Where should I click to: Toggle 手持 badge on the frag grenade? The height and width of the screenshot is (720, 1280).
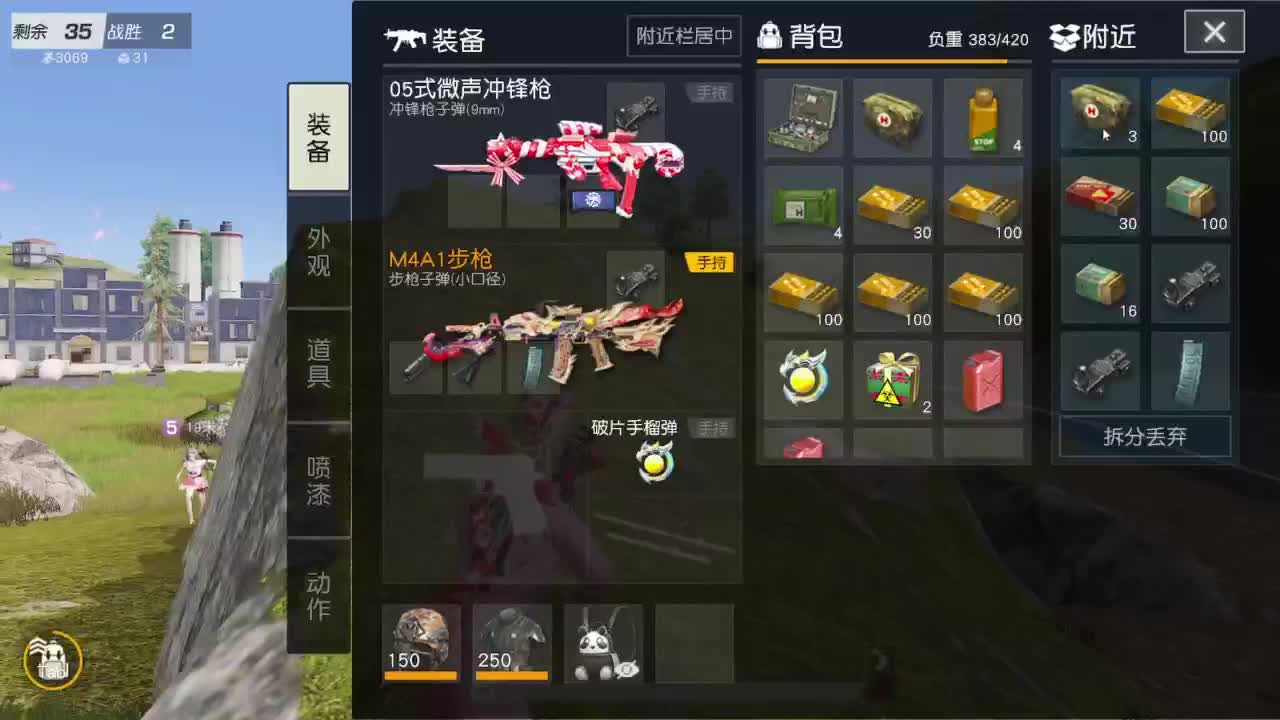(712, 428)
